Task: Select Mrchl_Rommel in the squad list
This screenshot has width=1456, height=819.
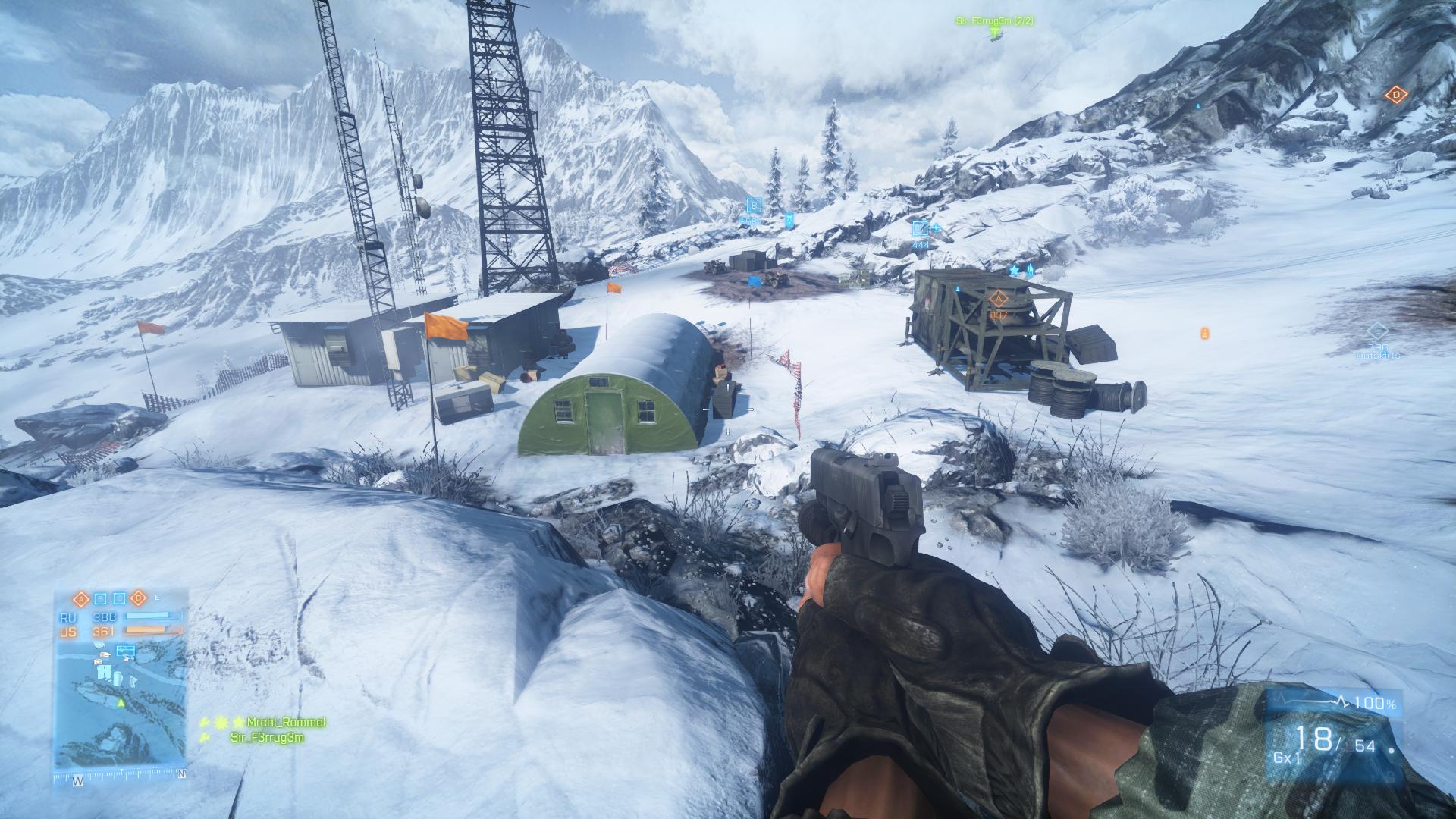Action: point(285,723)
